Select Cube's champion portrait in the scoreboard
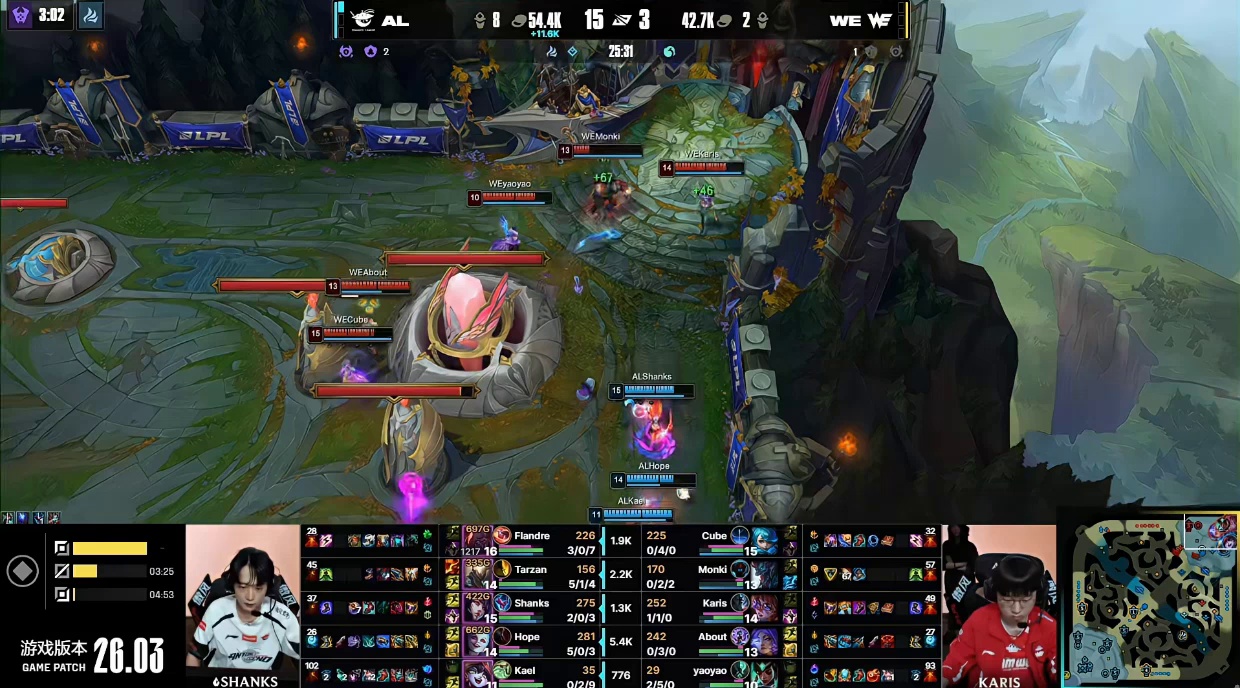This screenshot has width=1240, height=688. (766, 541)
